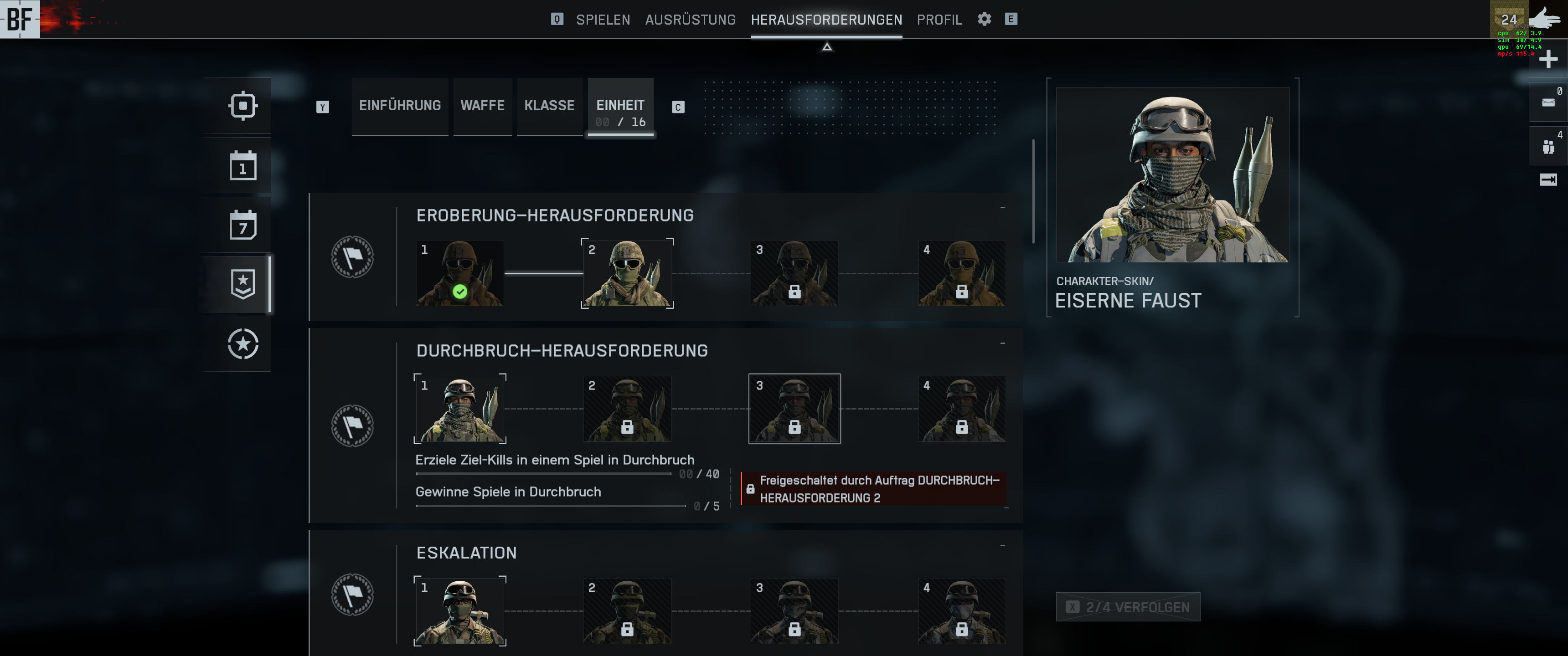Select Eroberung challenge stage 2 skin
This screenshot has height=656, width=1568.
(627, 273)
